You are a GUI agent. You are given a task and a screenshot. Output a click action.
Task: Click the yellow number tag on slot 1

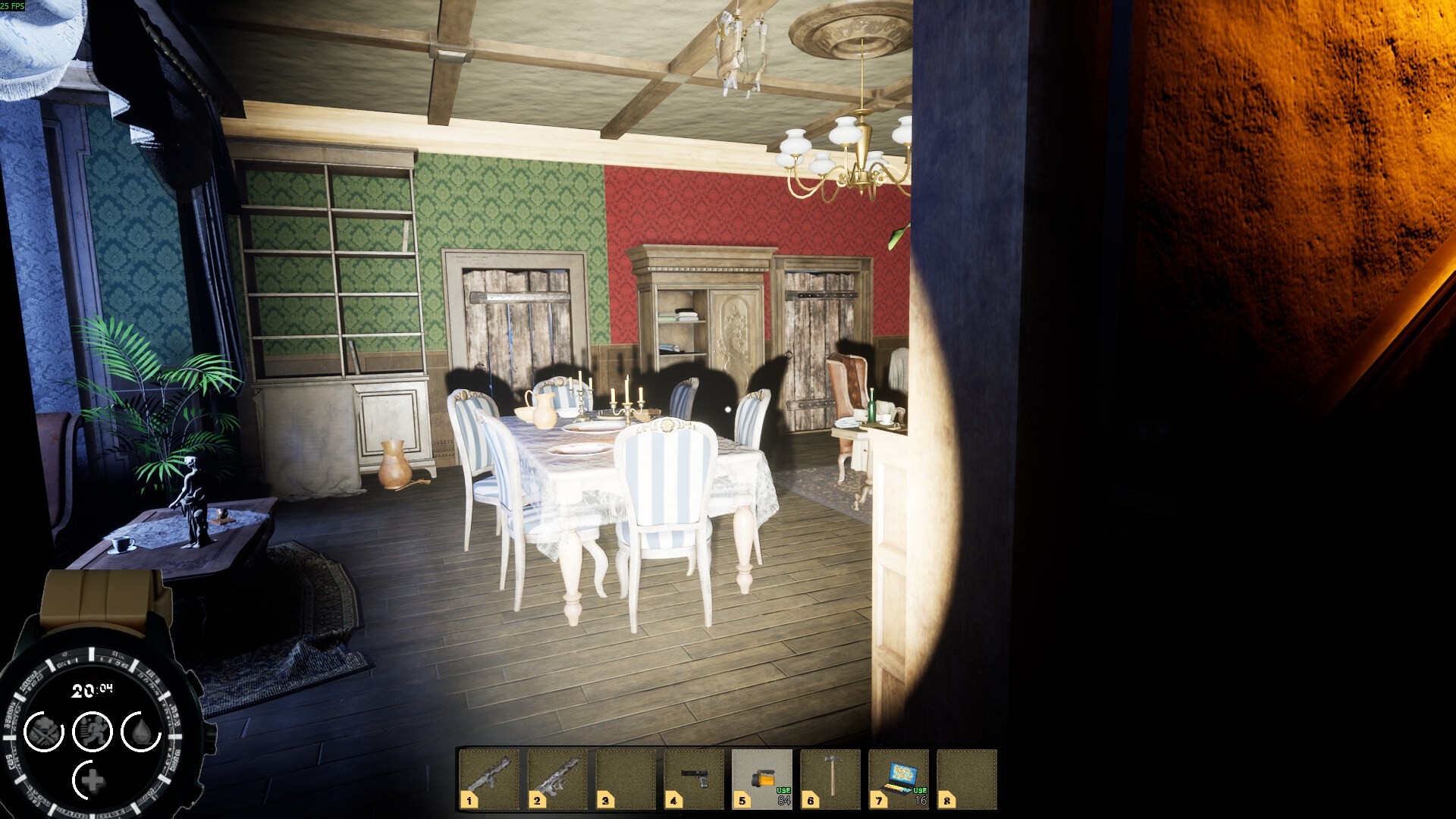coord(468,801)
